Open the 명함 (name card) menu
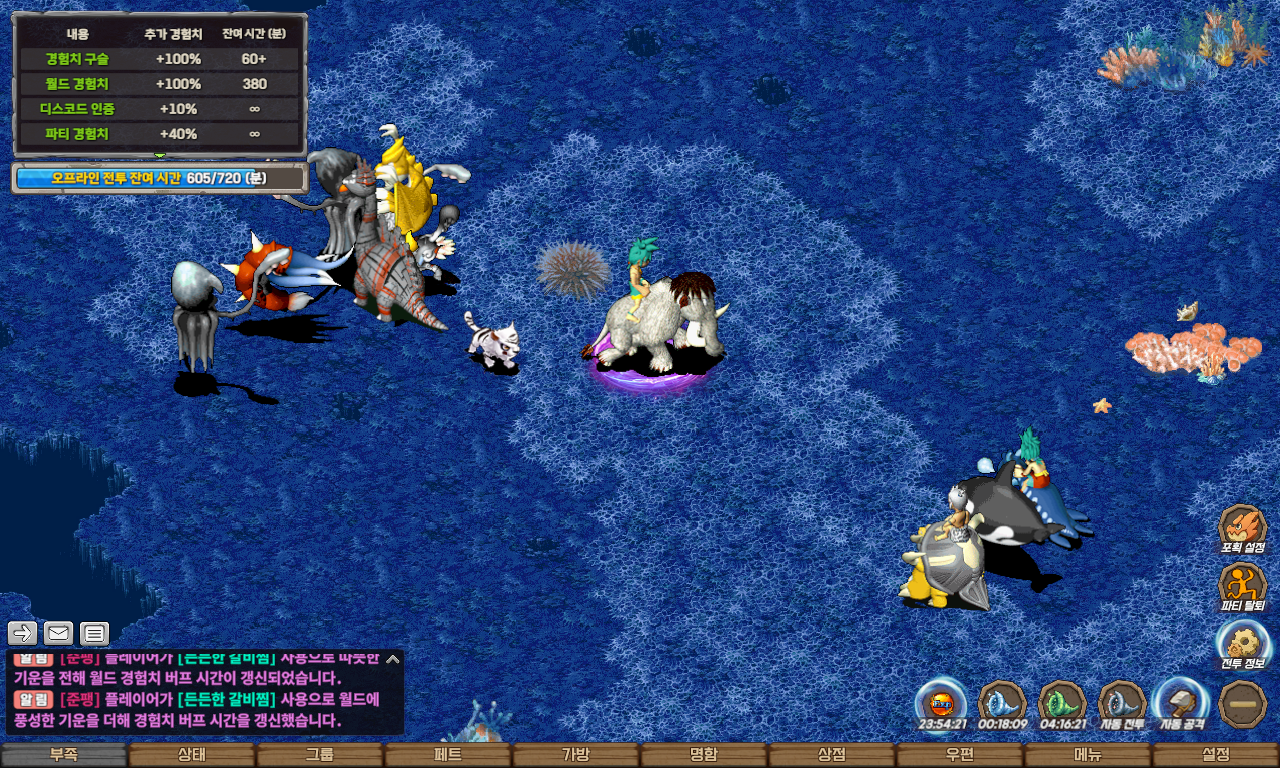 tap(704, 755)
